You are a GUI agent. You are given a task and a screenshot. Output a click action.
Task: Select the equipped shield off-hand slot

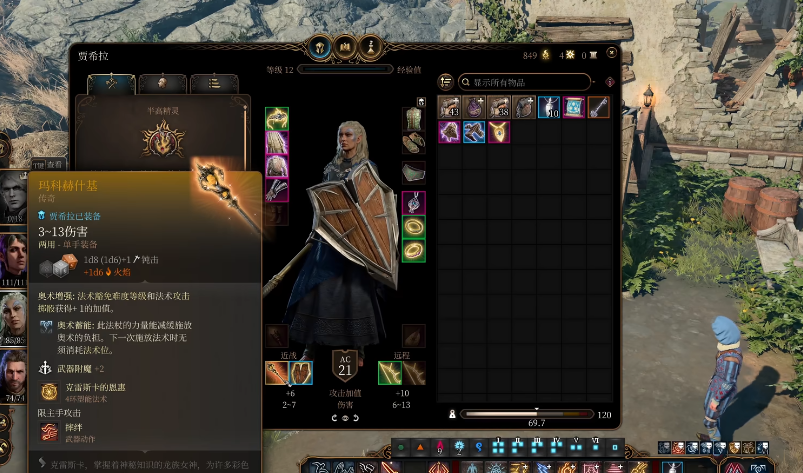(x=301, y=373)
